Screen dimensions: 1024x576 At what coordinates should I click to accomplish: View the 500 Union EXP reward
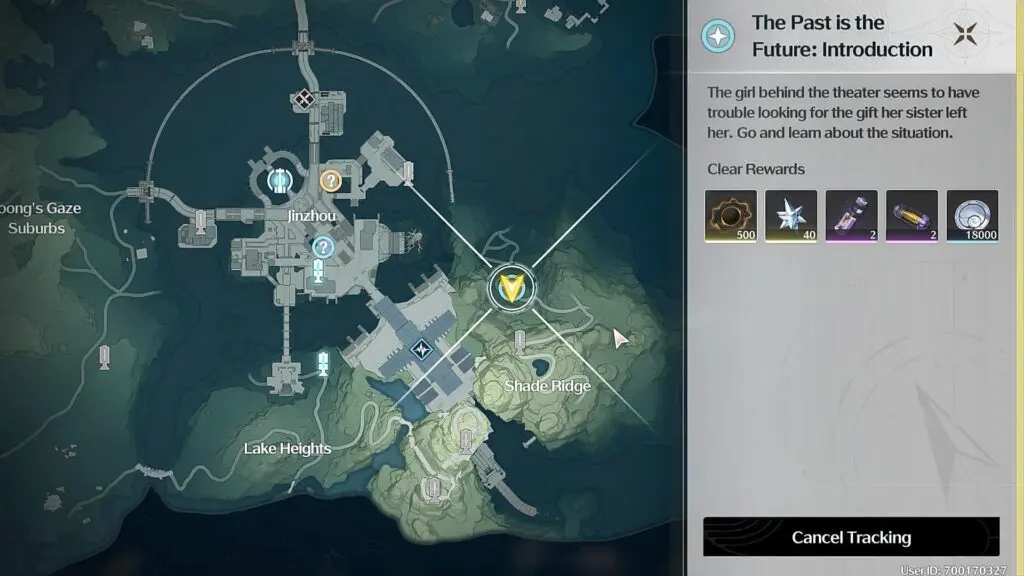pyautogui.click(x=730, y=217)
